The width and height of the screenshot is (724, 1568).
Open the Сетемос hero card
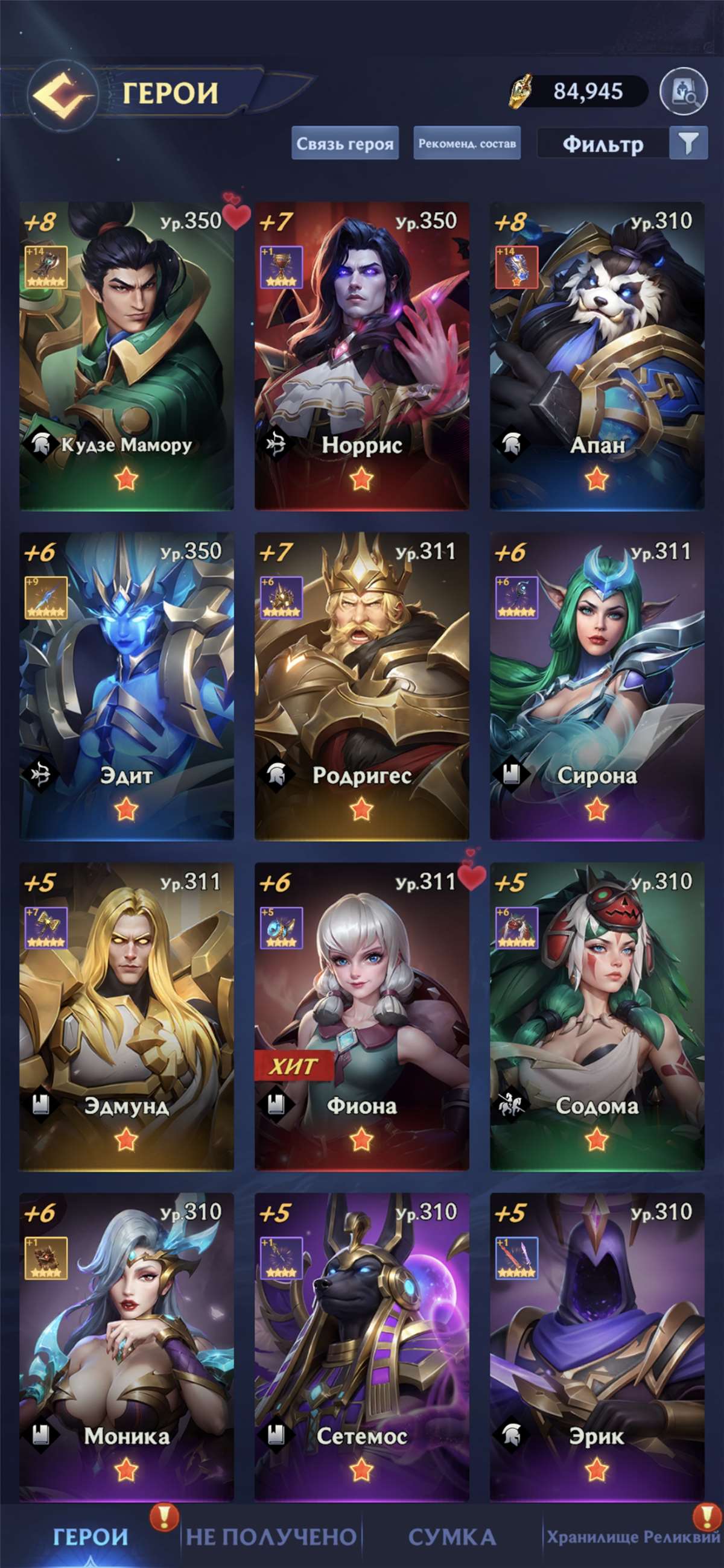361,1347
